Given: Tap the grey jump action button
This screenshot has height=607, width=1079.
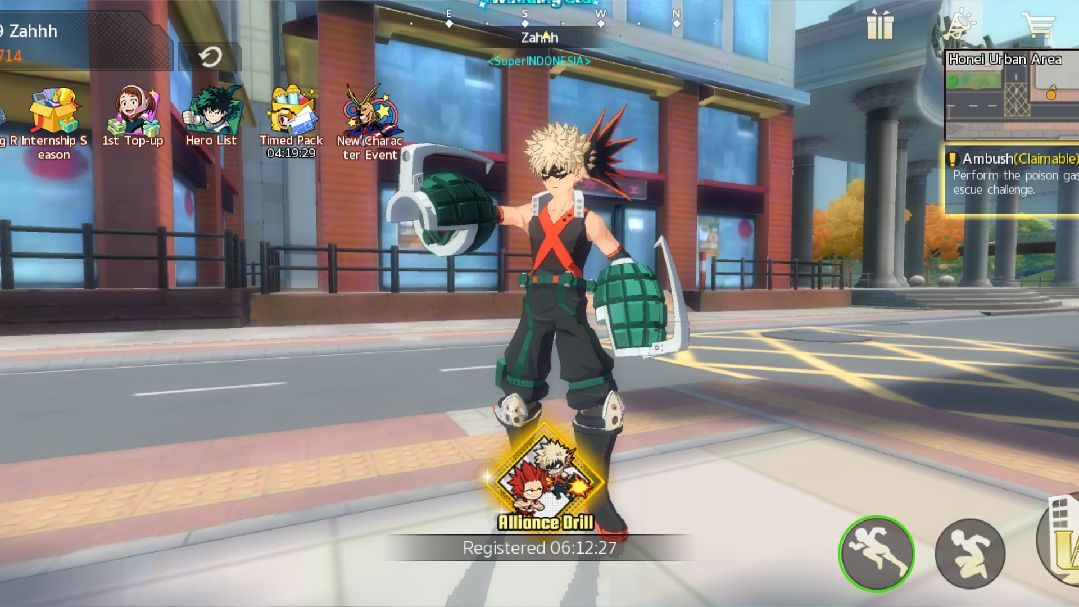Looking at the screenshot, I should point(969,554).
